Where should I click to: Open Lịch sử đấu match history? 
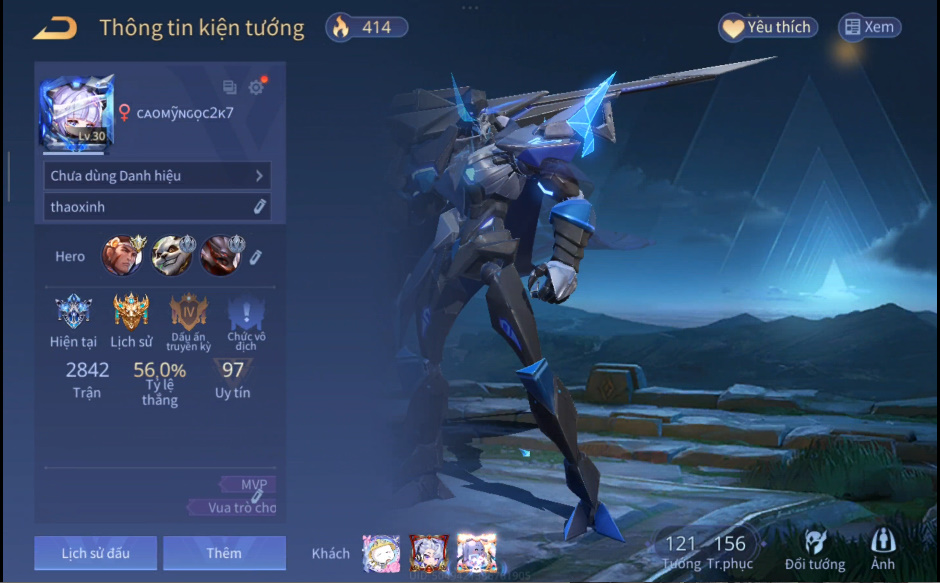pyautogui.click(x=95, y=553)
